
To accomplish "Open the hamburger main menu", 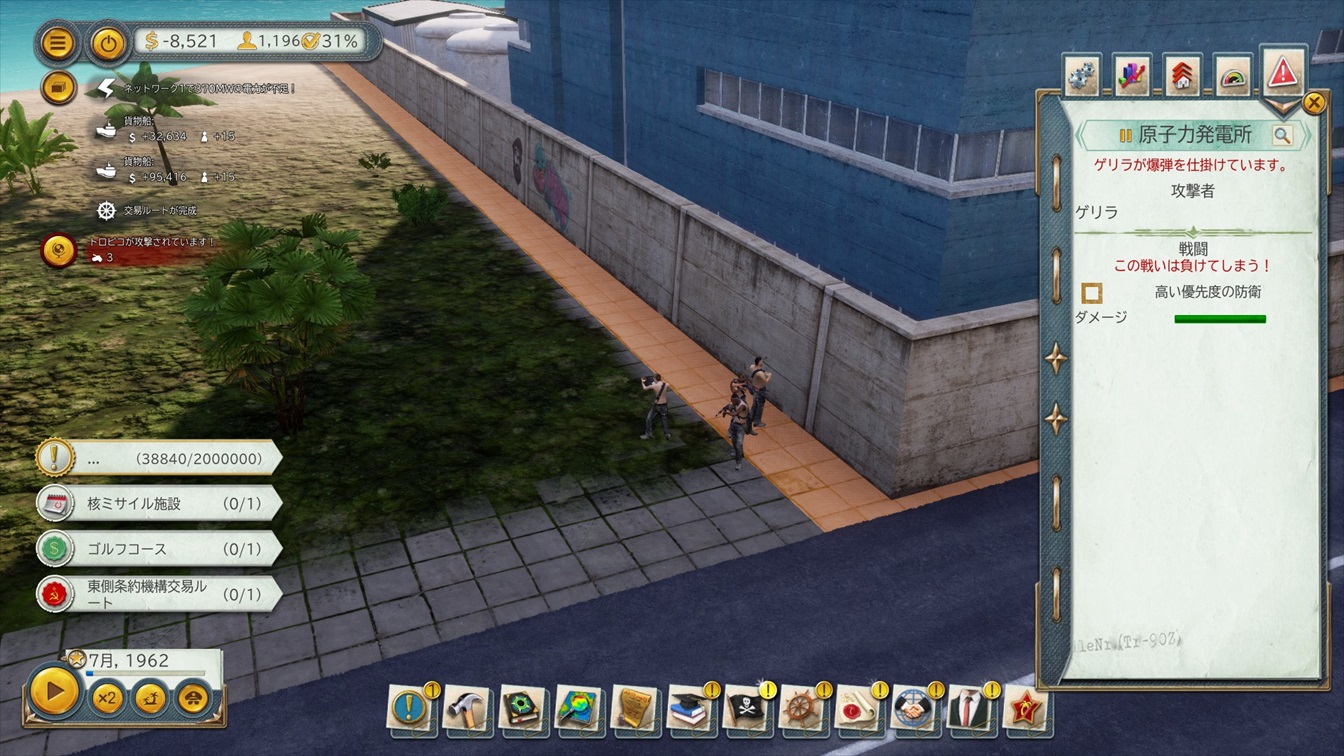I will click(58, 43).
